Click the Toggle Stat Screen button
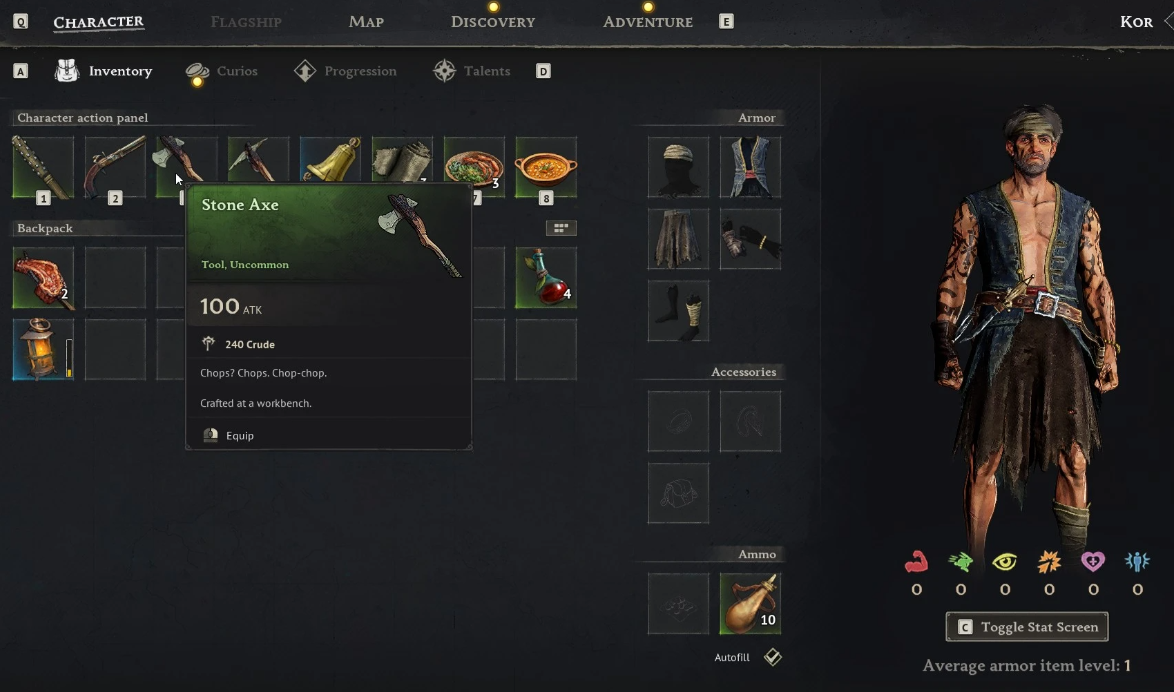 point(1027,627)
